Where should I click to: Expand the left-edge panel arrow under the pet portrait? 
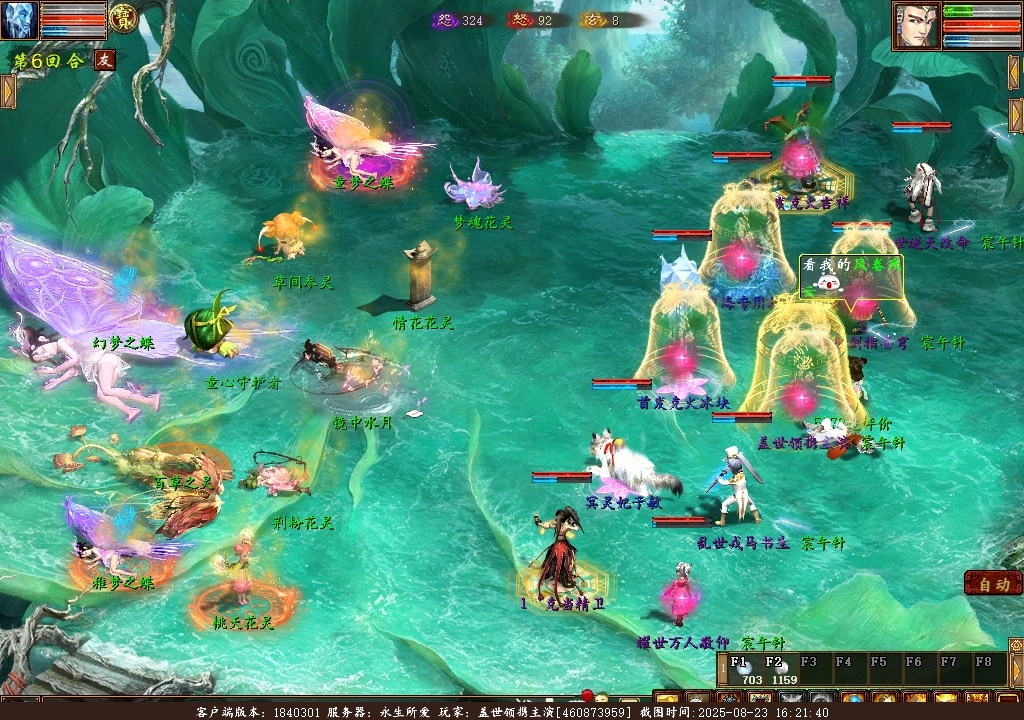8,91
